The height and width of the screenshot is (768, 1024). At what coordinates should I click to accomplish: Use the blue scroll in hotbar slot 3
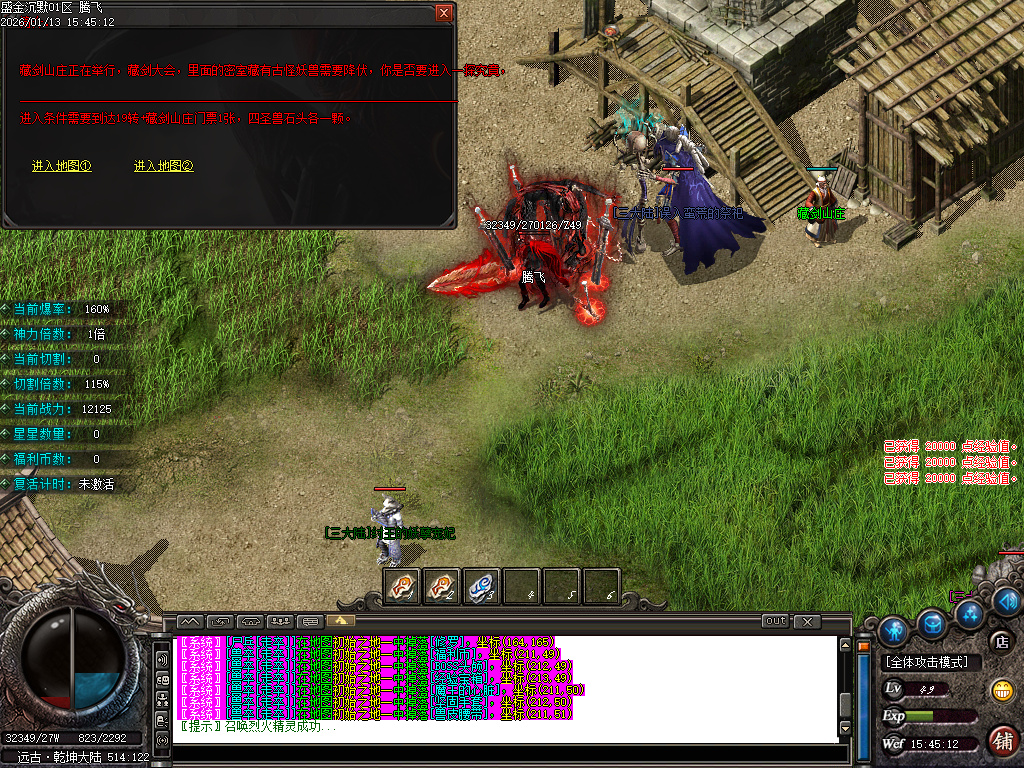click(482, 587)
